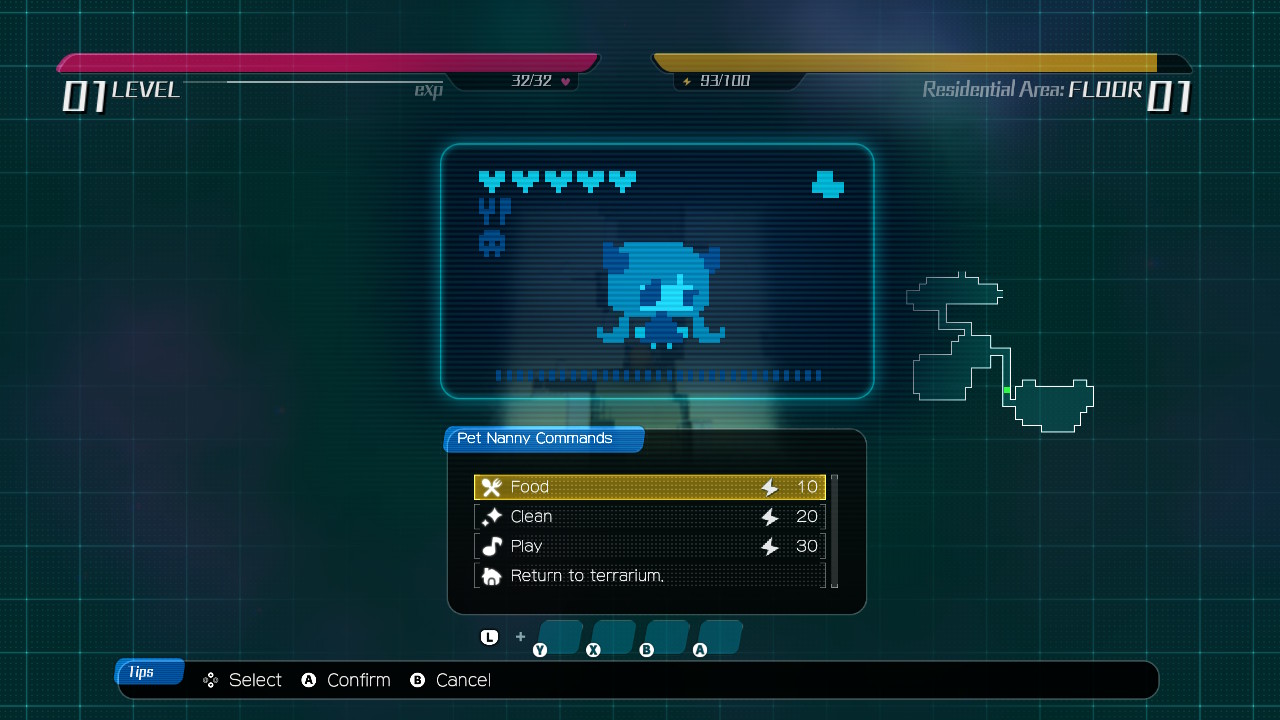Image resolution: width=1280 pixels, height=720 pixels.
Task: Select the Food command
Action: pos(649,487)
